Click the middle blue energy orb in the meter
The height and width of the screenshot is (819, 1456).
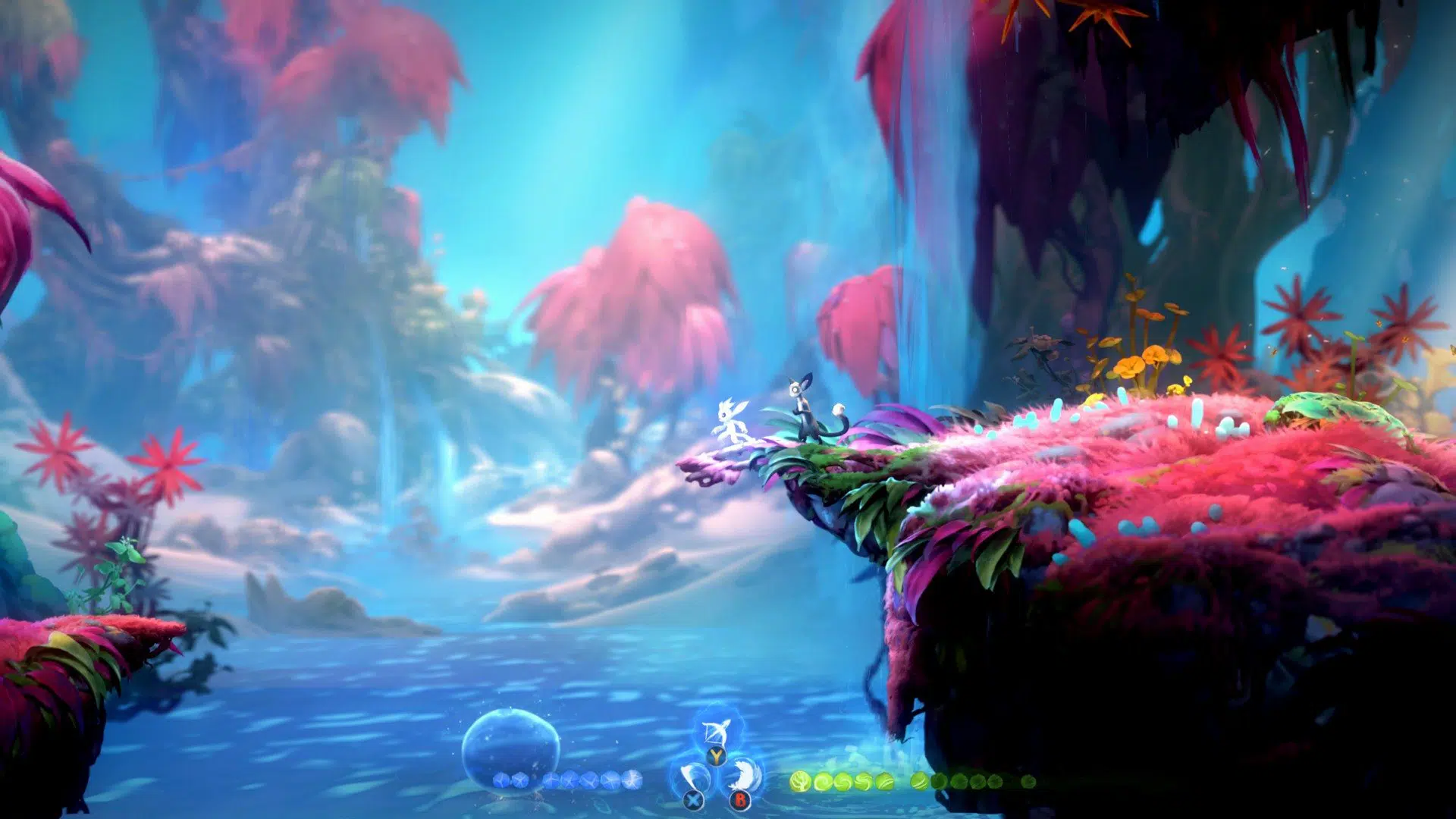pos(570,779)
